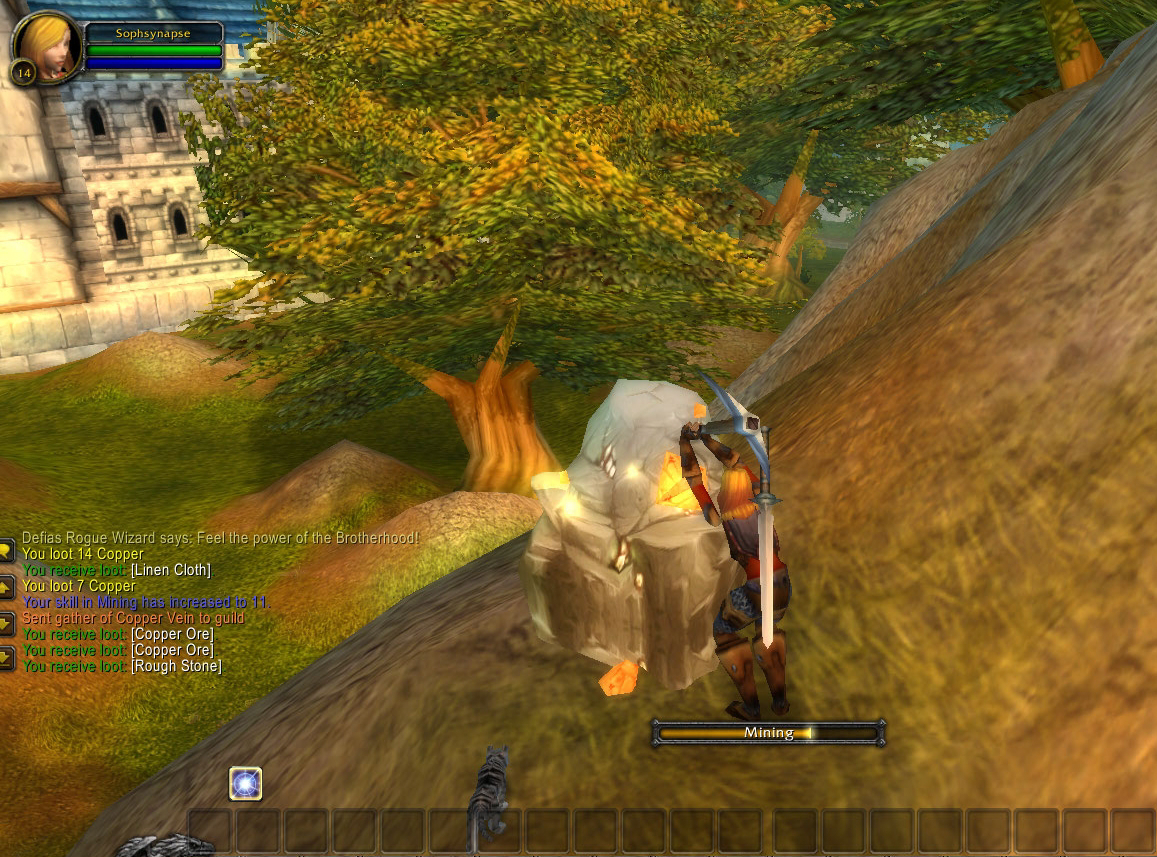Open the chat speech bubble menu
1157x857 pixels.
6,550
